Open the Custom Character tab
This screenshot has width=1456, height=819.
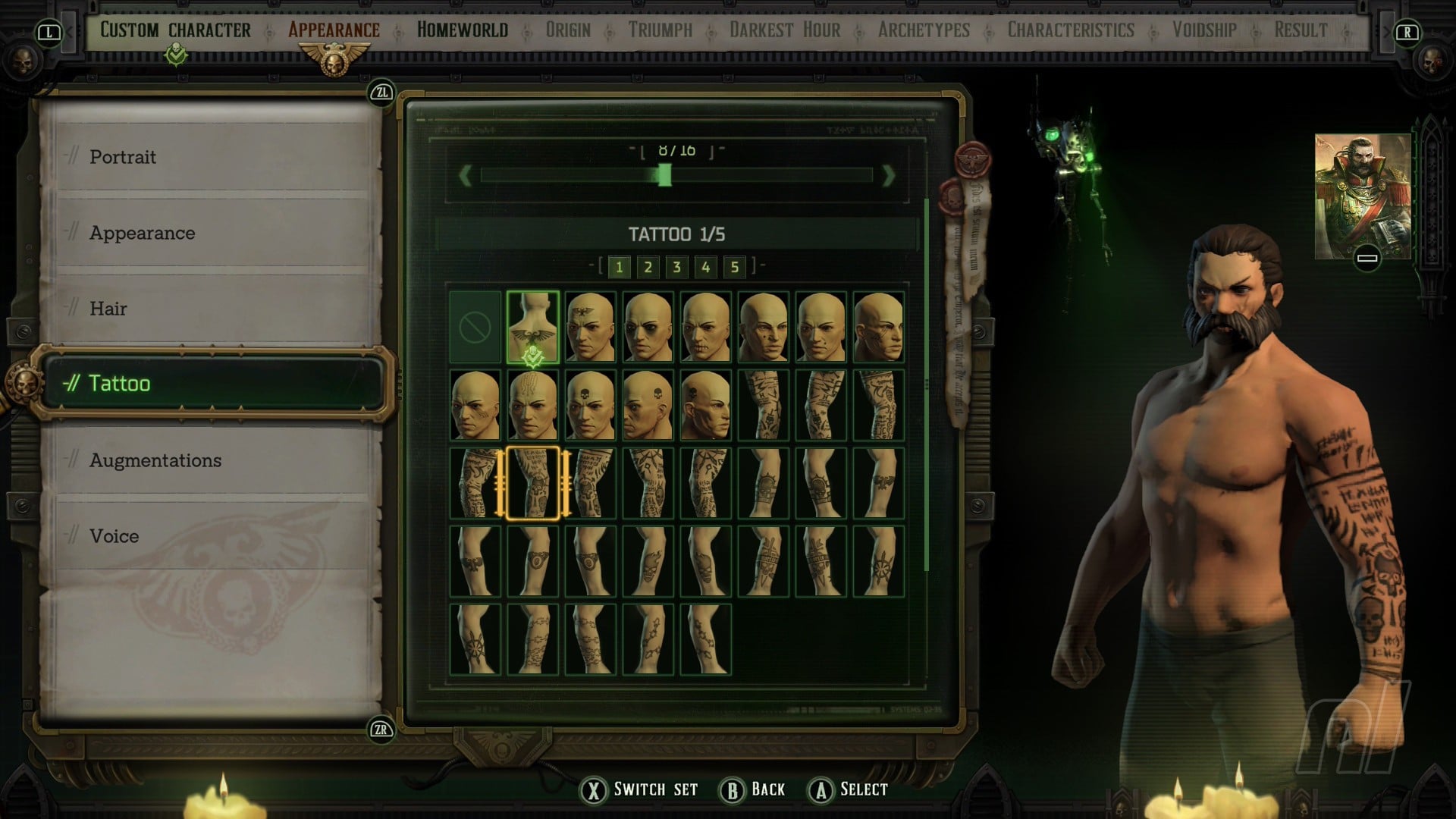point(175,30)
